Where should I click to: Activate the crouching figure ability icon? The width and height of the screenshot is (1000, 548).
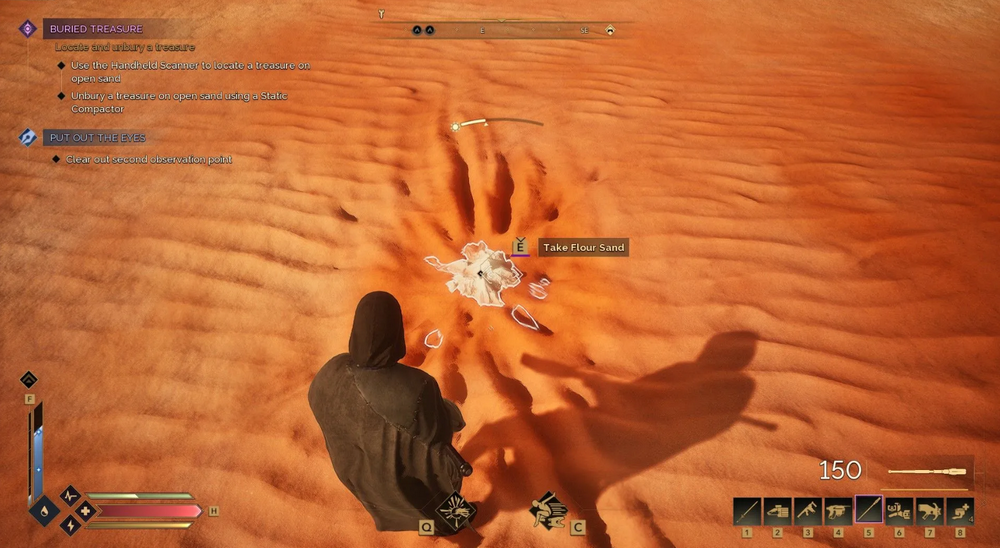[x=547, y=509]
